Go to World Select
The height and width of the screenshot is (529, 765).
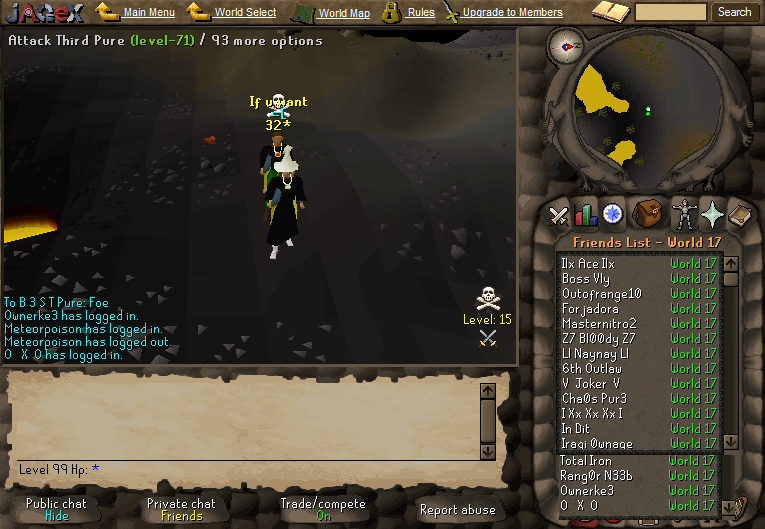(x=245, y=13)
